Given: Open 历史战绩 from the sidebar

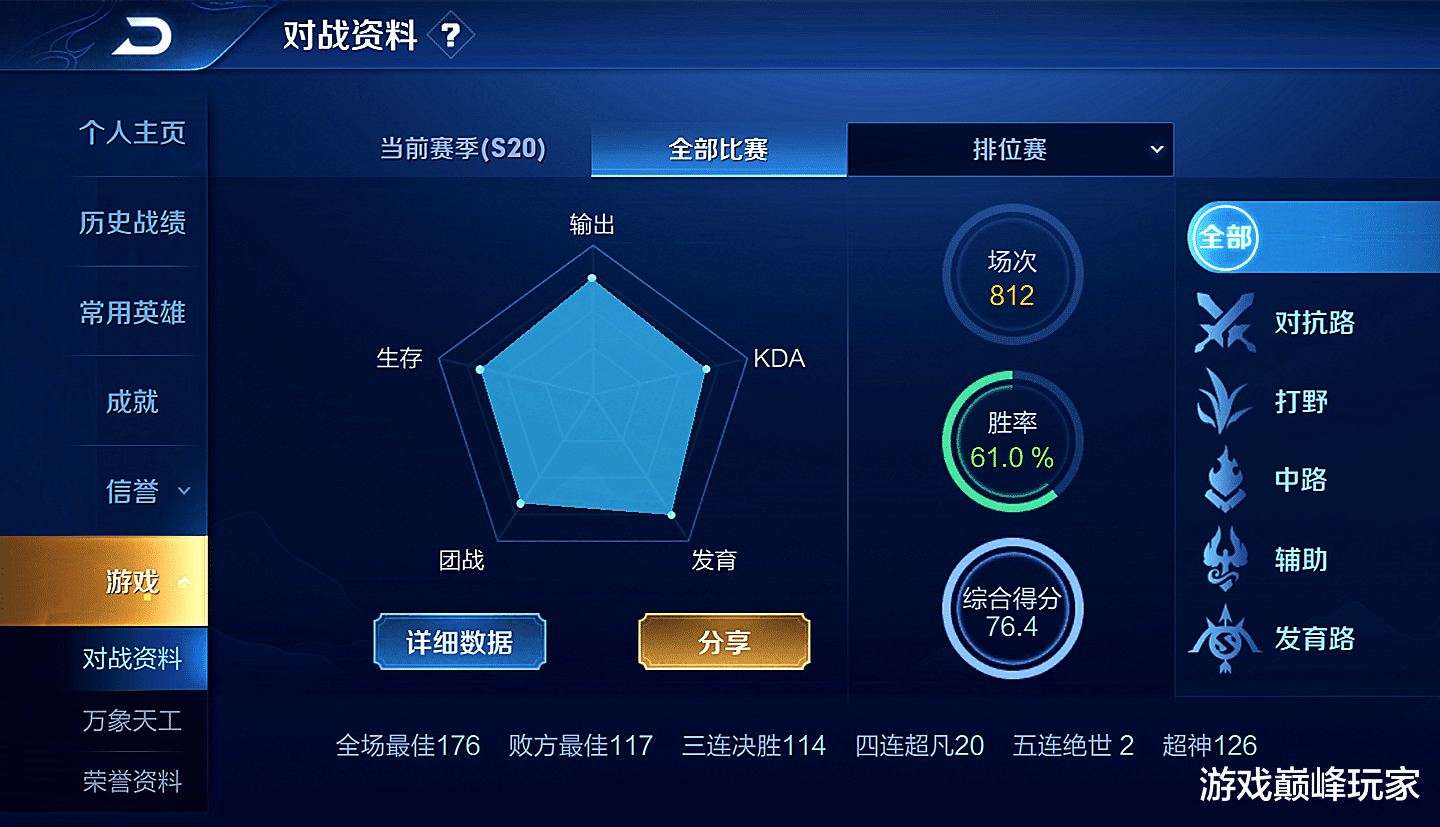Looking at the screenshot, I should [135, 224].
